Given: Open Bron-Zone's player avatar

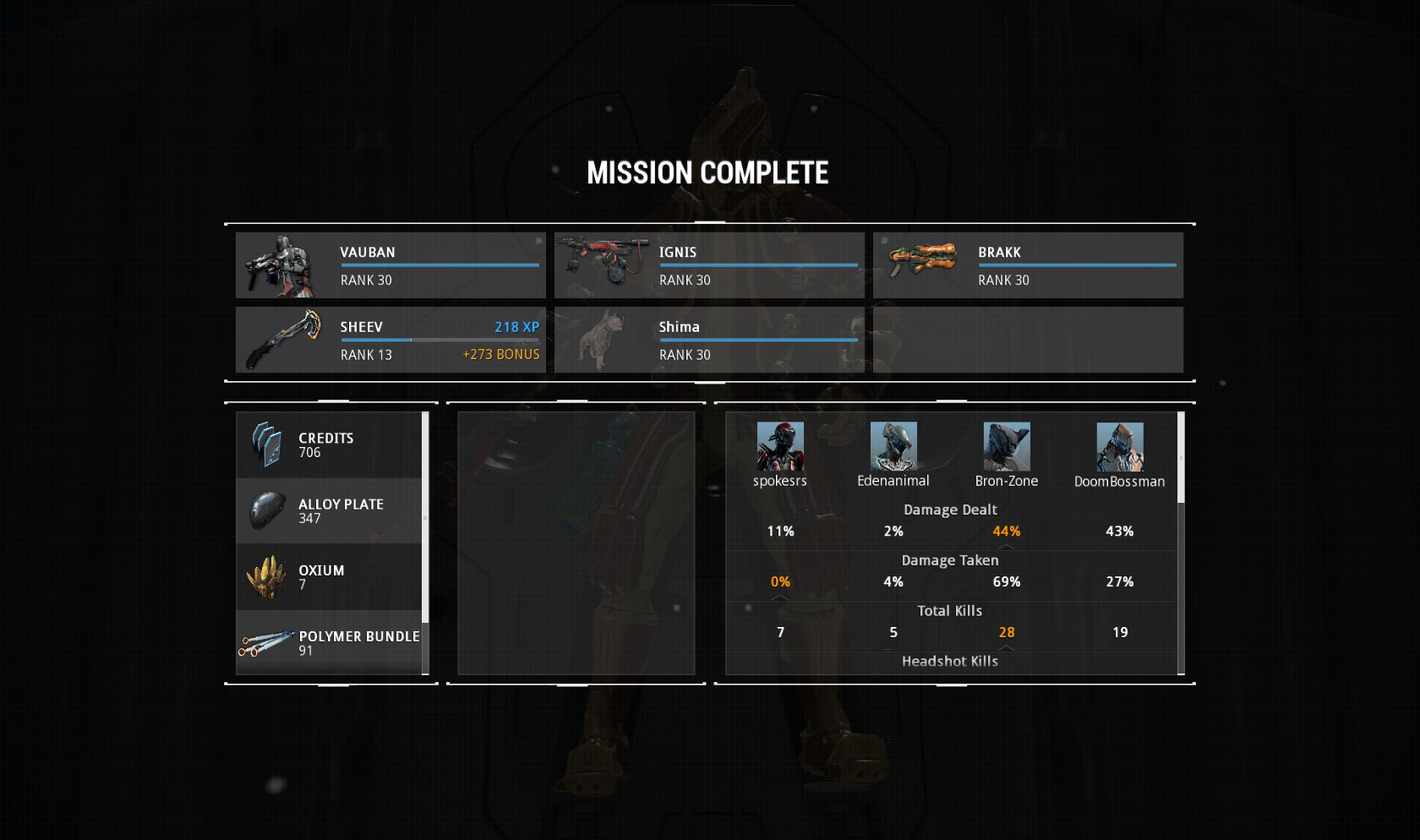Looking at the screenshot, I should coord(1007,446).
